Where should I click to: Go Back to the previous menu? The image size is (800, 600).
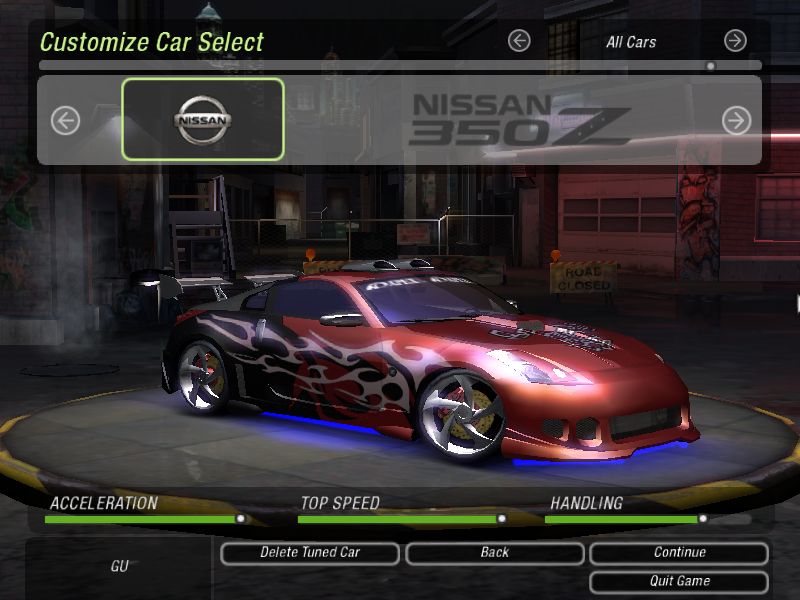pyautogui.click(x=494, y=552)
